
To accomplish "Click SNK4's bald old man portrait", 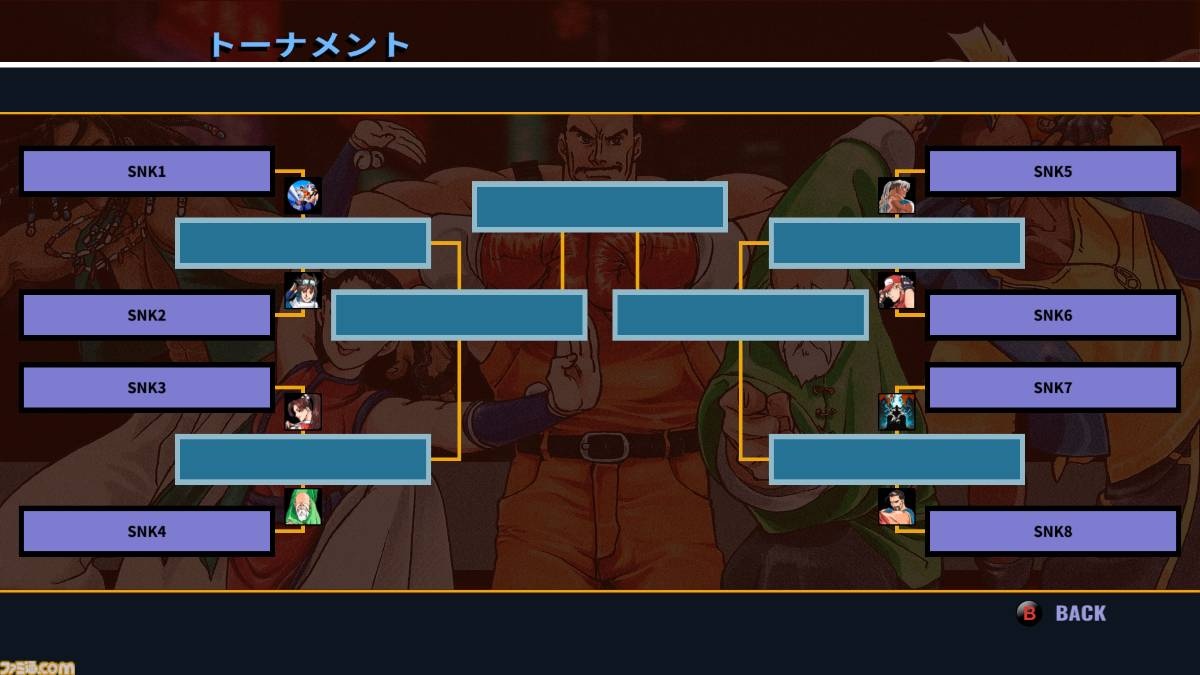I will [x=303, y=507].
